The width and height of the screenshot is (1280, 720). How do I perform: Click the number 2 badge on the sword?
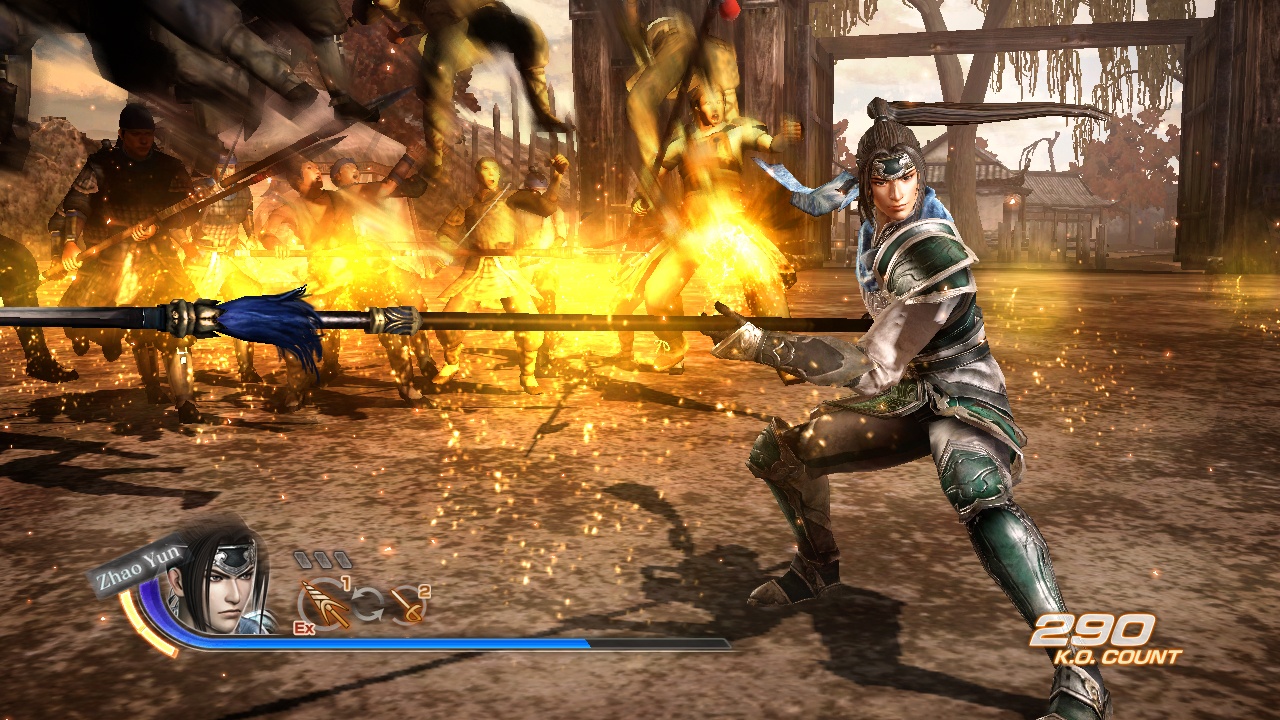point(423,592)
